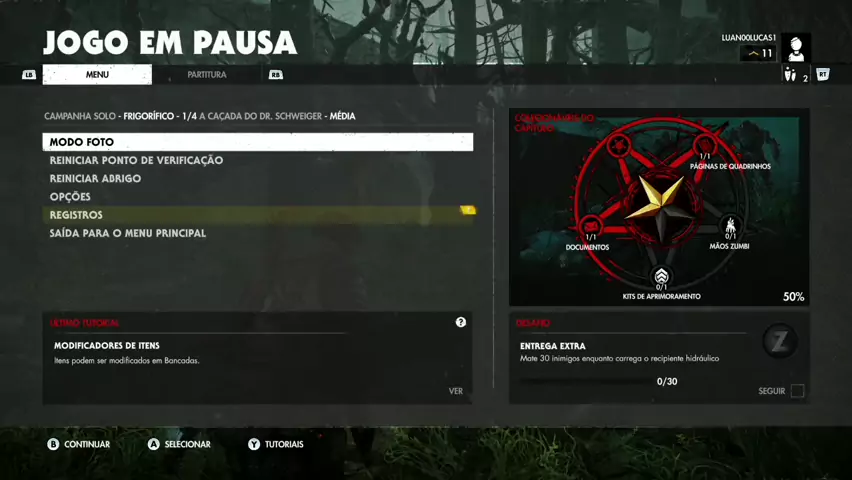
Task: Select the Páginas de Quadrinhos icon
Action: pos(705,146)
